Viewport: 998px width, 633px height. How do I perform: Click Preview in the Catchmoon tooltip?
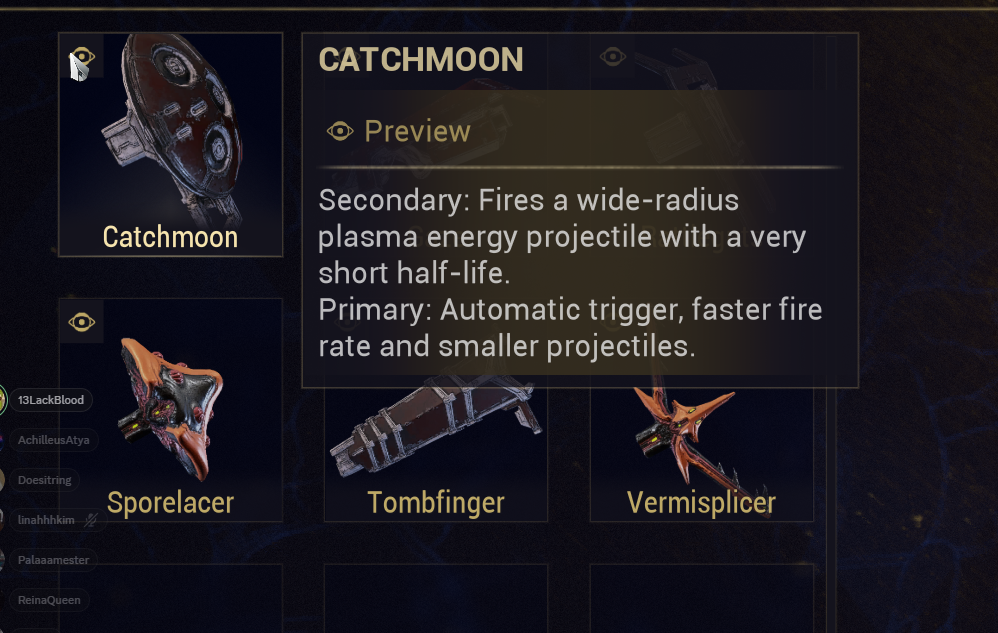tap(399, 131)
